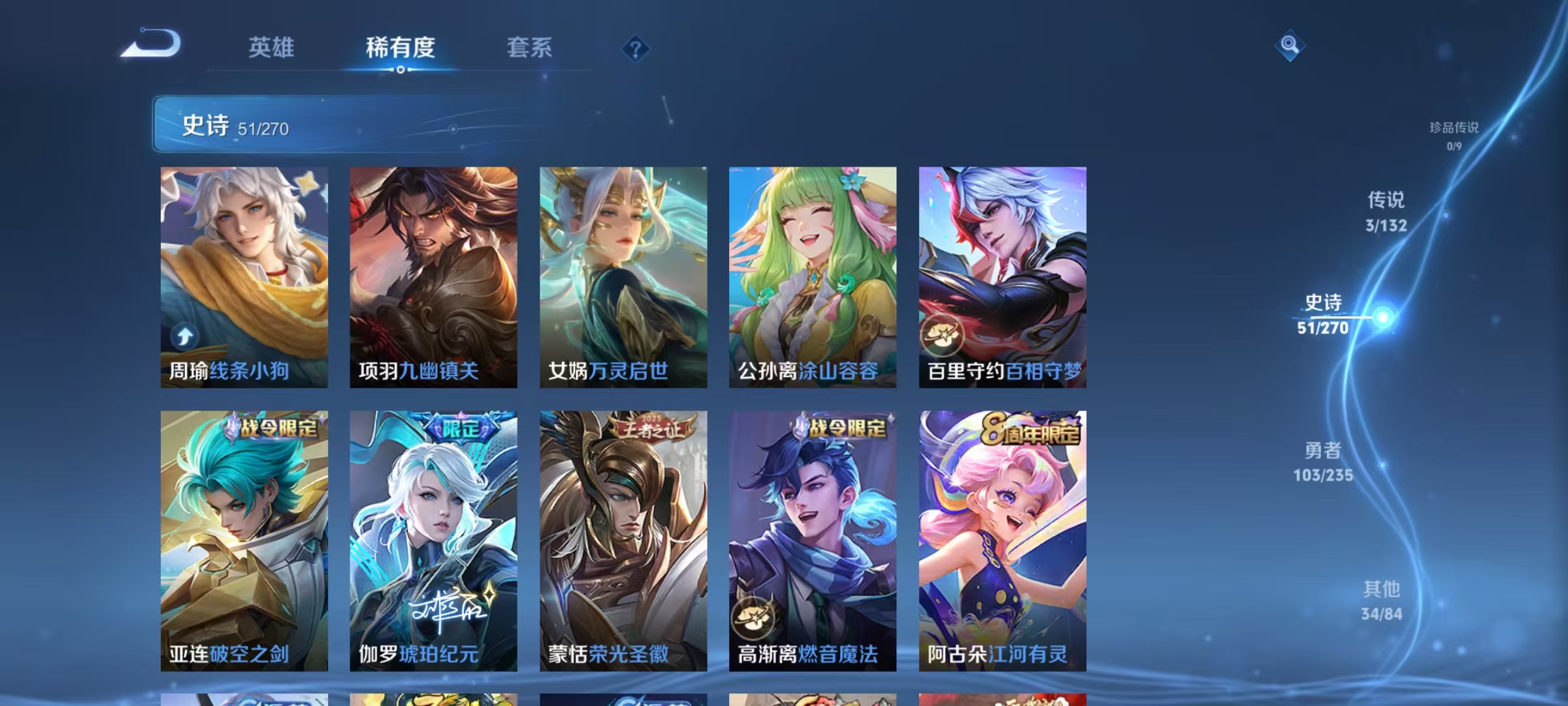Switch to the 英雄 tab

271,48
